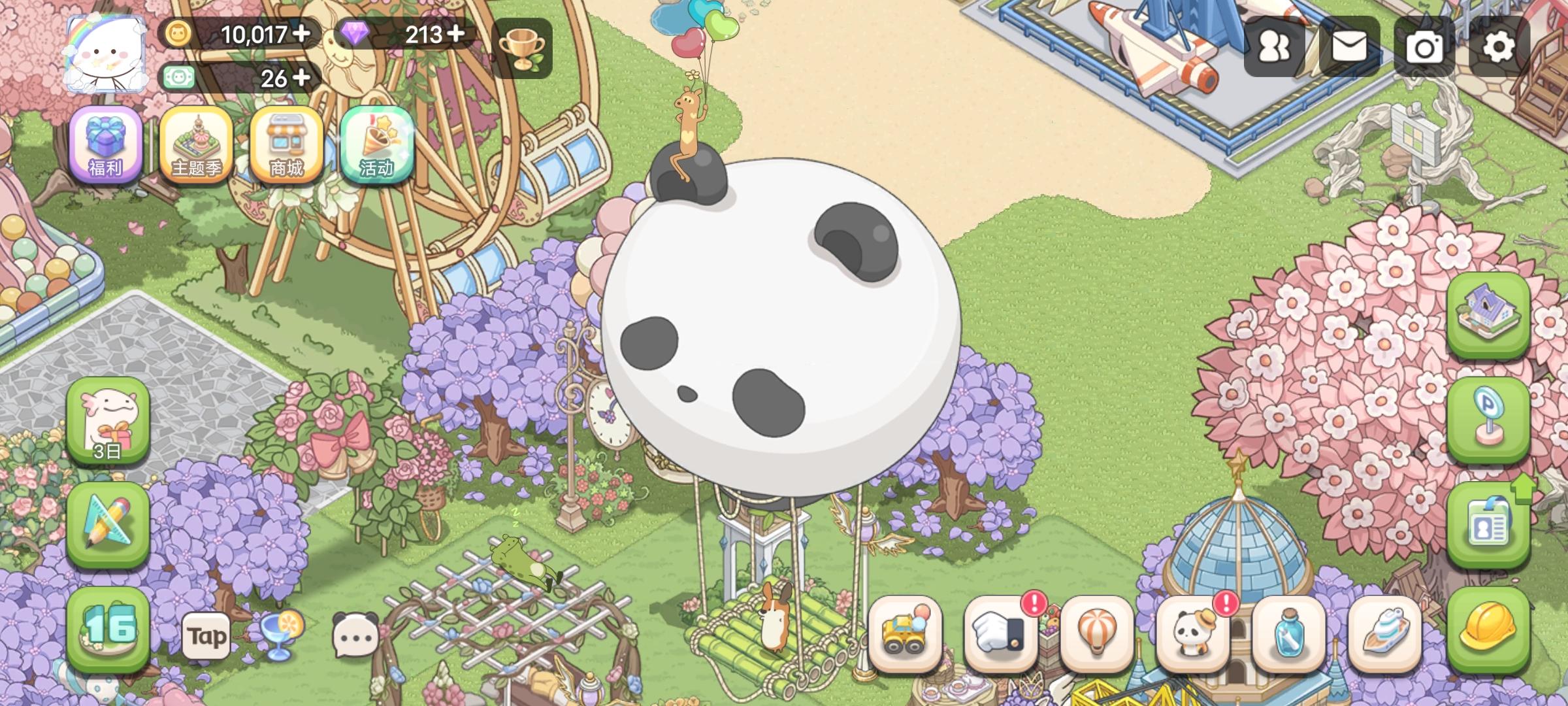Open the mail inbox
This screenshot has height=706, width=1568.
(1350, 47)
